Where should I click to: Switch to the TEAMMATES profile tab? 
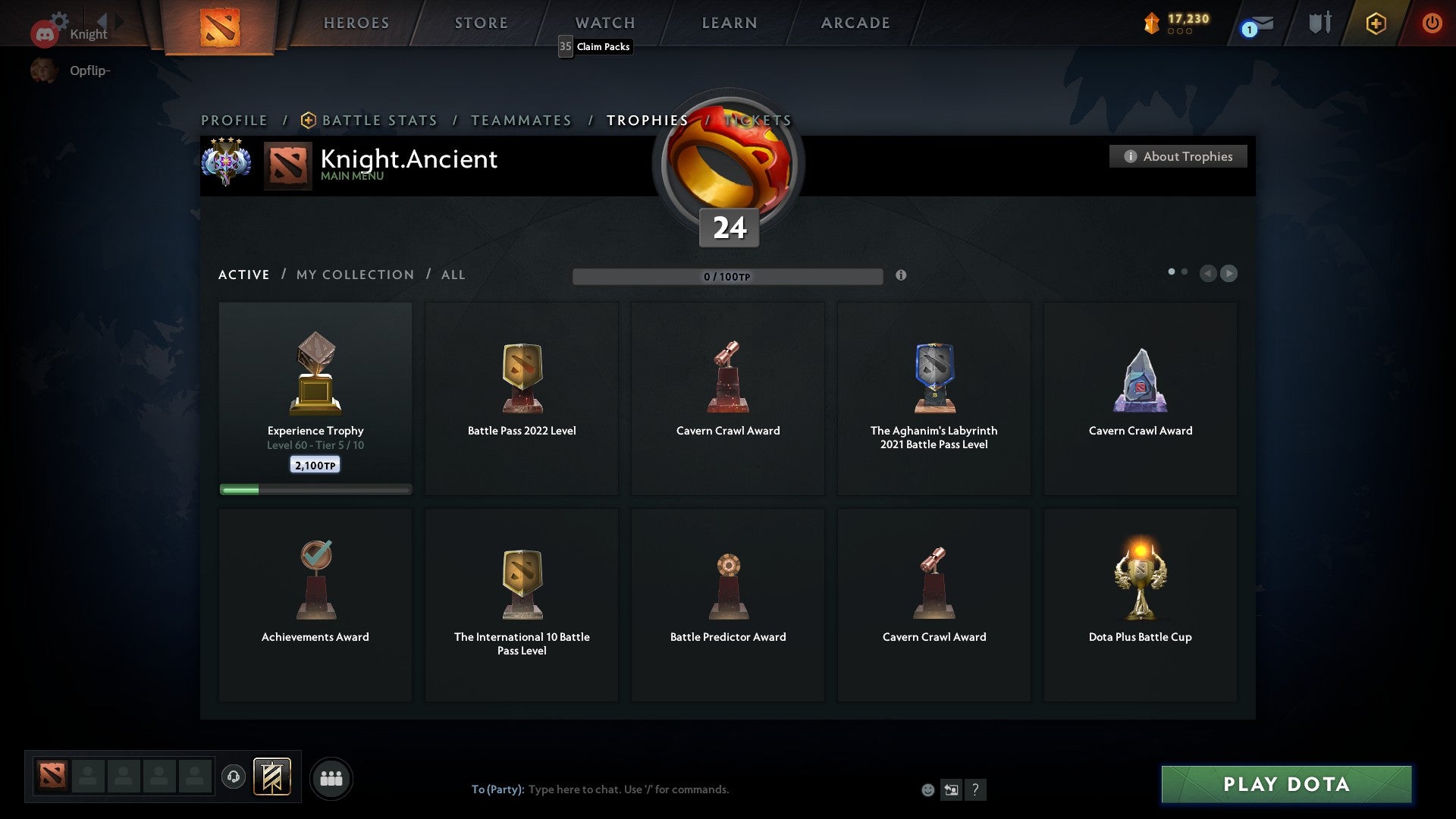tap(521, 120)
